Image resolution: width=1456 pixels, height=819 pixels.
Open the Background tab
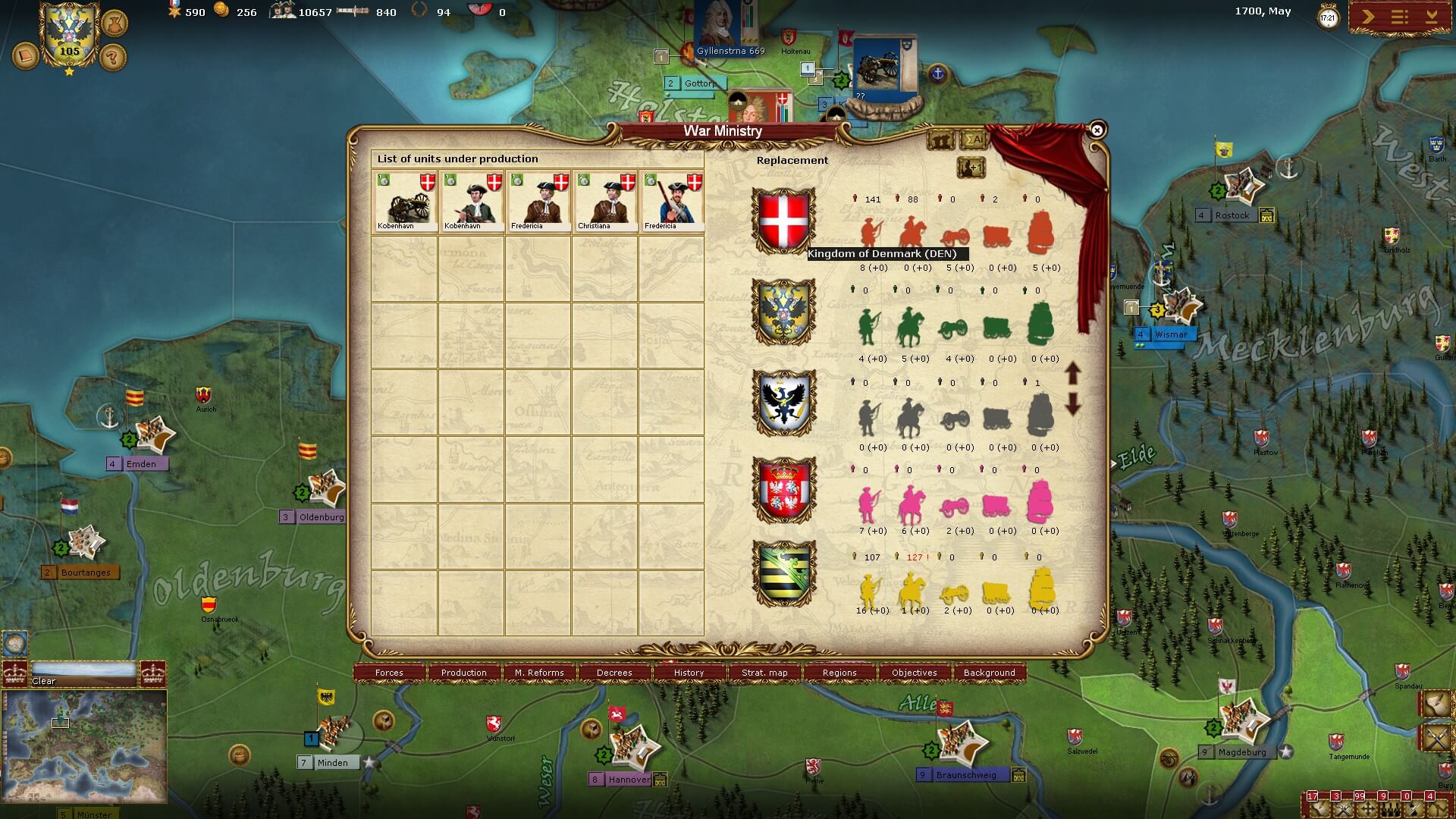(989, 673)
